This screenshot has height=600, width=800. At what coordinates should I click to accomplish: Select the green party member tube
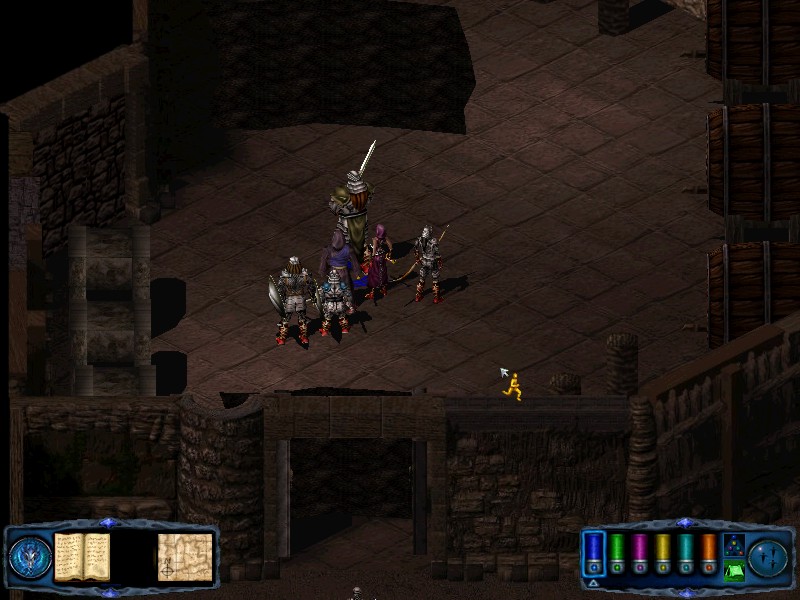(x=617, y=554)
